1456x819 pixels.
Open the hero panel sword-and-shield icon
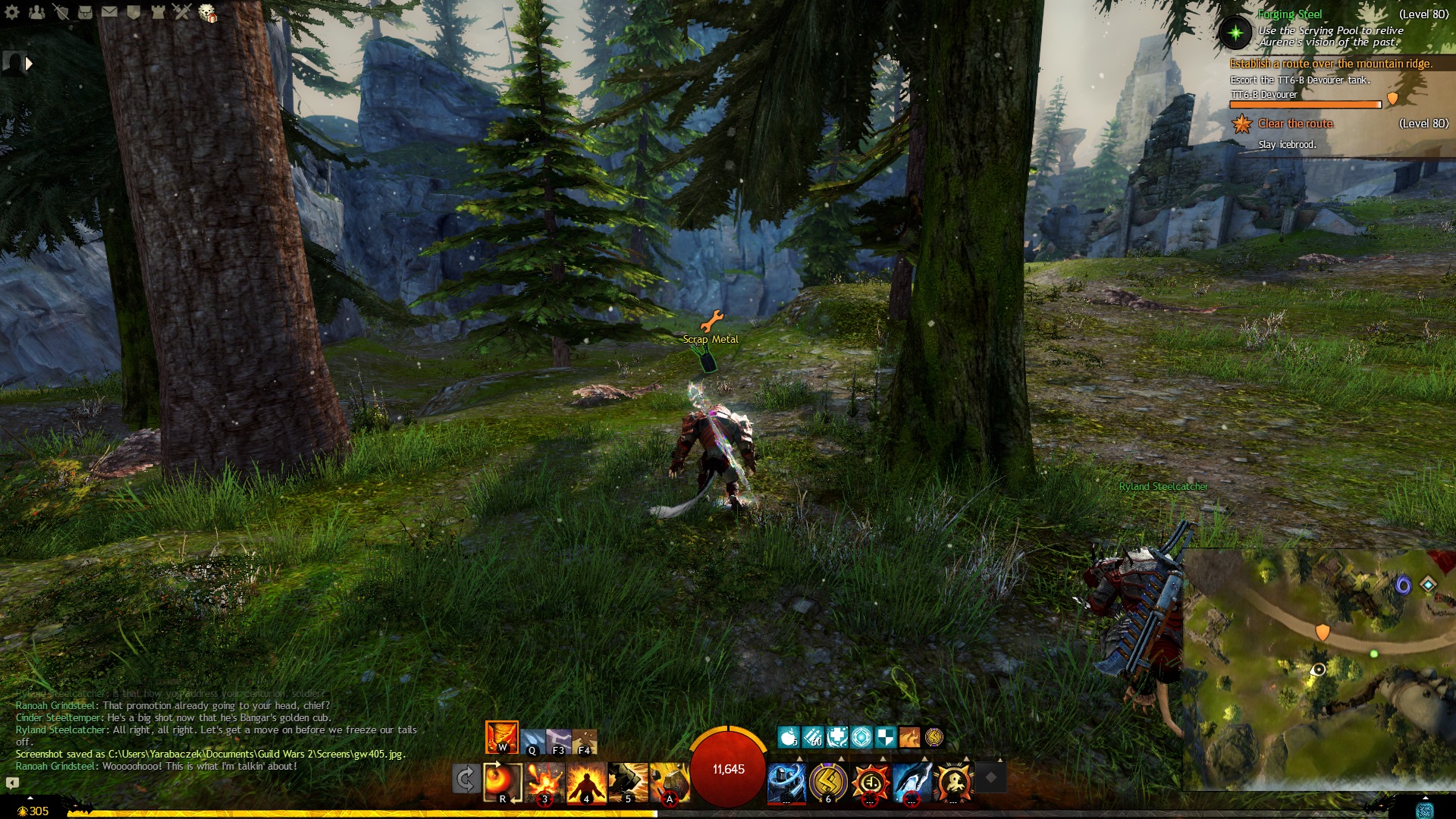(x=61, y=11)
